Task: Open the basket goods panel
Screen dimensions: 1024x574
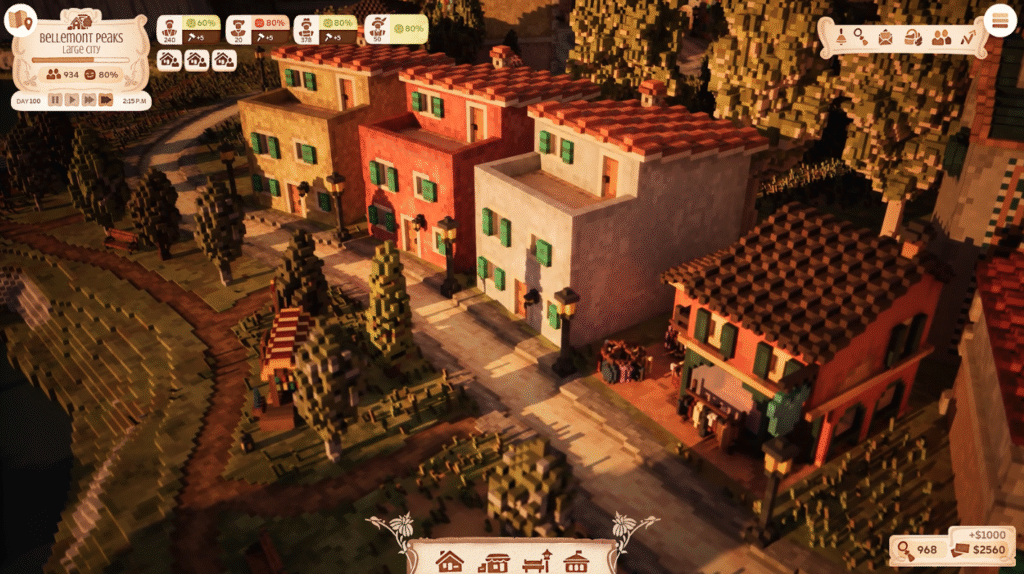Action: pos(912,38)
